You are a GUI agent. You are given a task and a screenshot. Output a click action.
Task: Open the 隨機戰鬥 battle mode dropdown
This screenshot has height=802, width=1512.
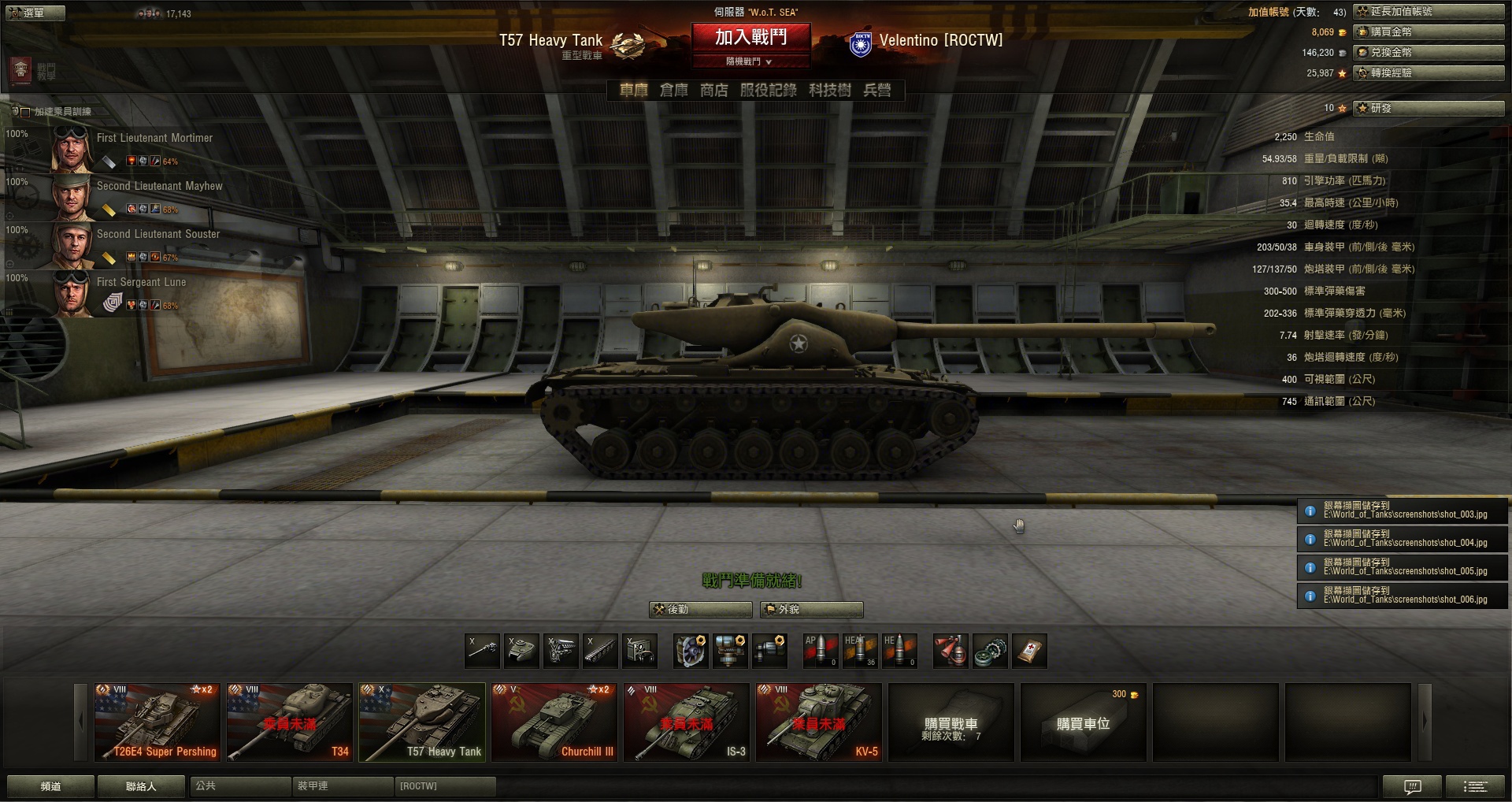[x=750, y=61]
